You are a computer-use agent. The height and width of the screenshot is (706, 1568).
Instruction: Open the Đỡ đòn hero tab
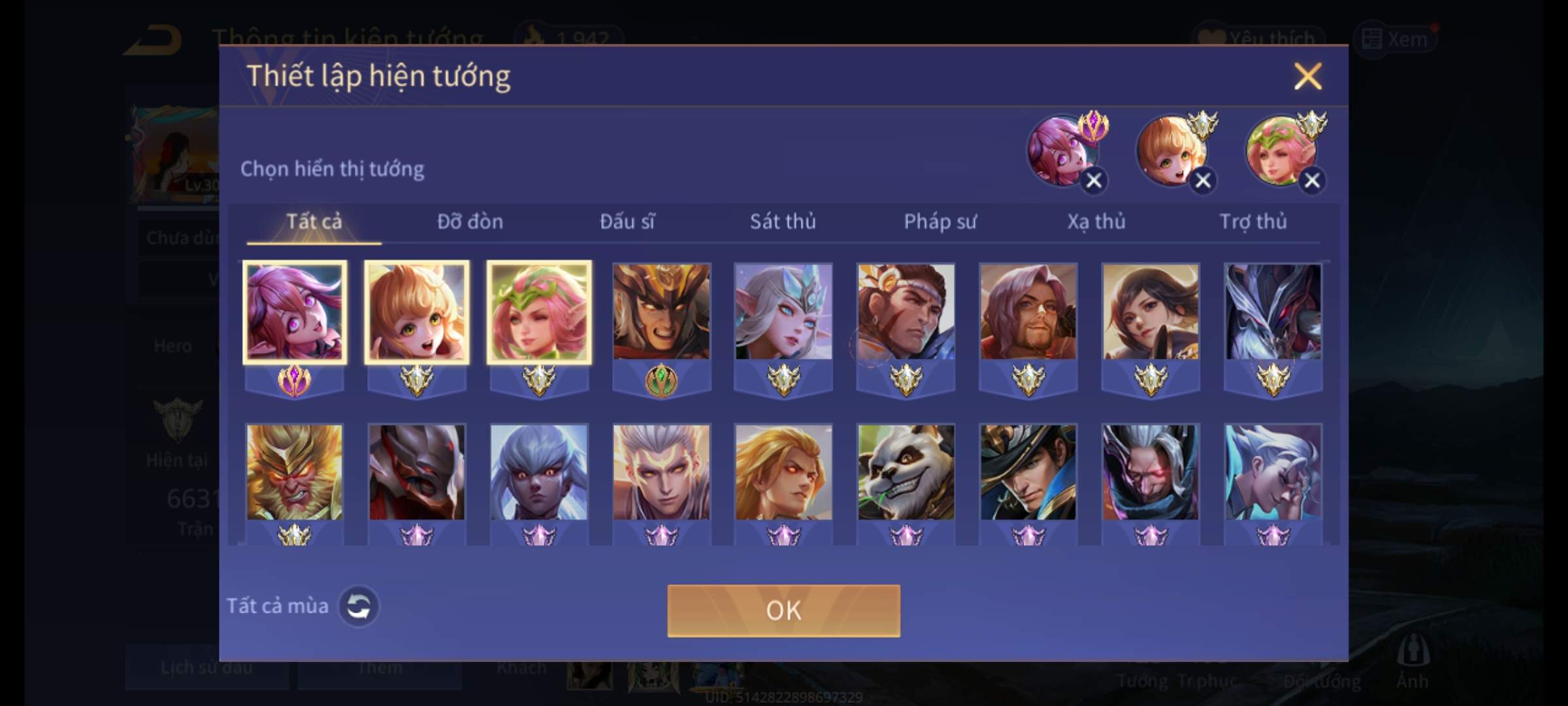470,222
